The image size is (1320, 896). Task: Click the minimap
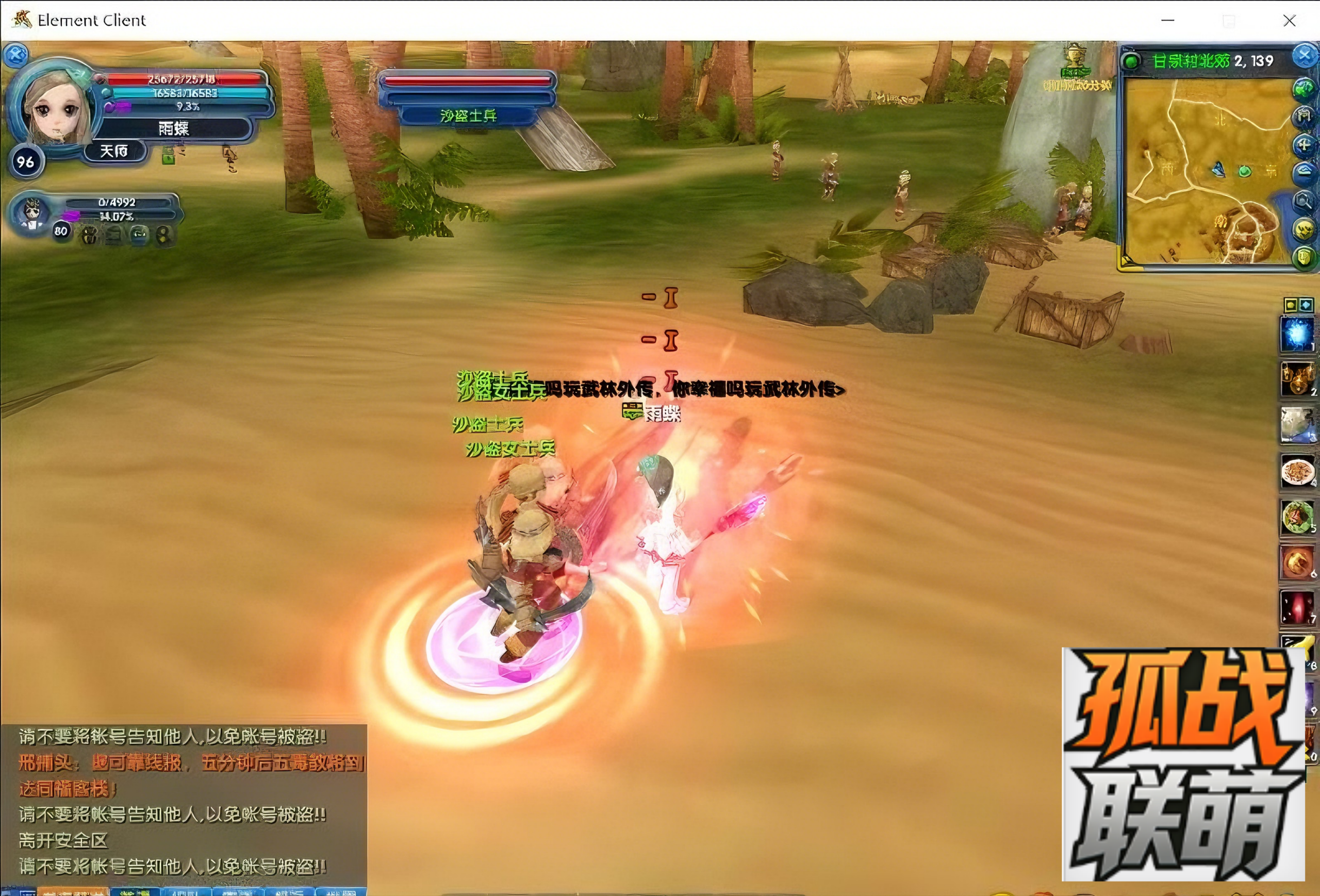click(x=1204, y=170)
